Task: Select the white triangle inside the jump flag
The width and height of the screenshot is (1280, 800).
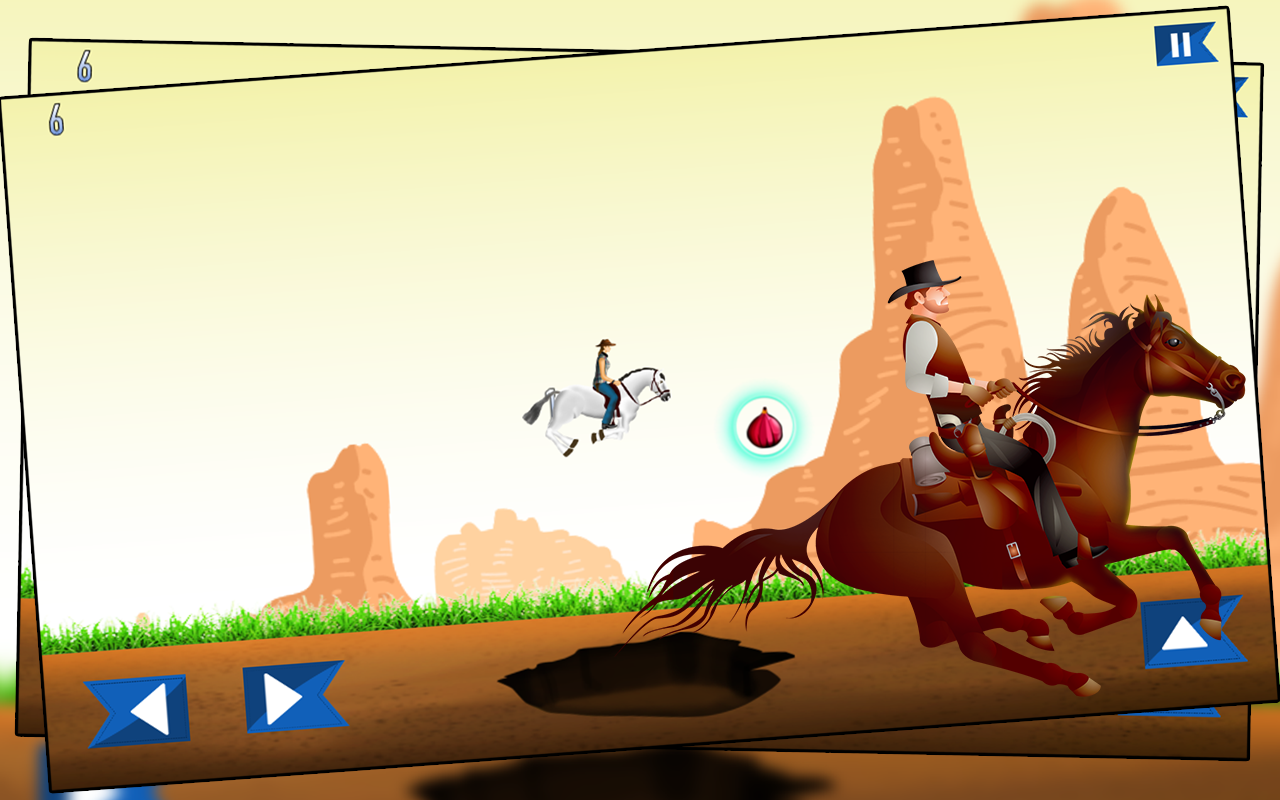Action: pyautogui.click(x=1186, y=634)
